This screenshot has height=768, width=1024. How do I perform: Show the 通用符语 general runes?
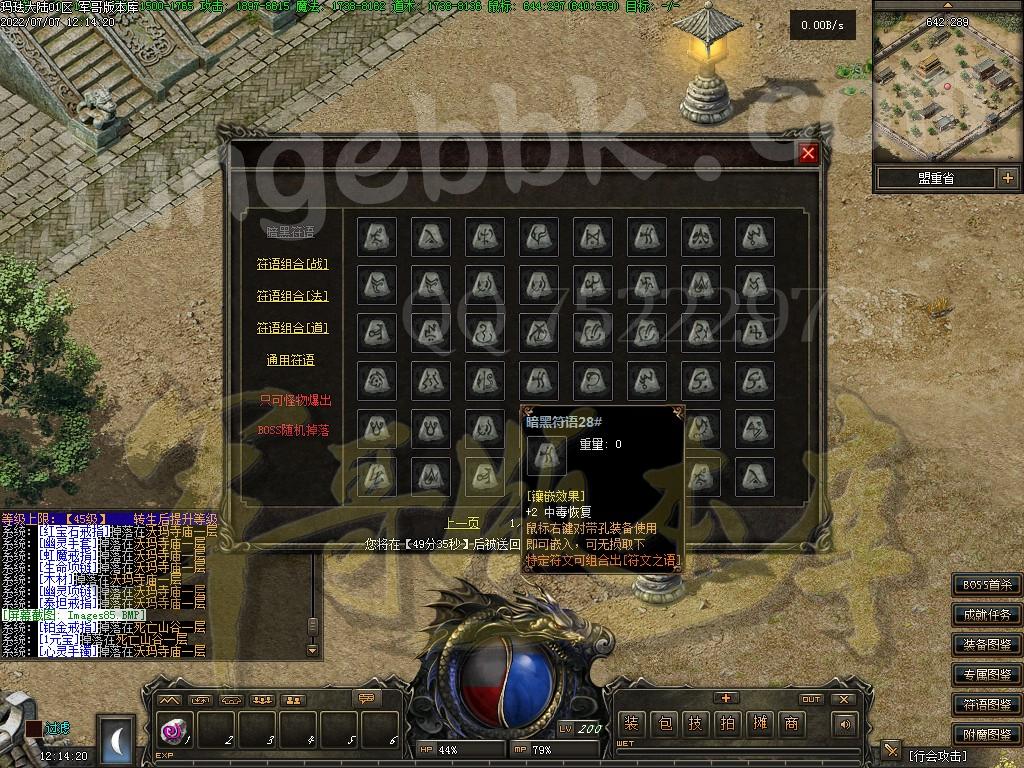click(x=290, y=360)
